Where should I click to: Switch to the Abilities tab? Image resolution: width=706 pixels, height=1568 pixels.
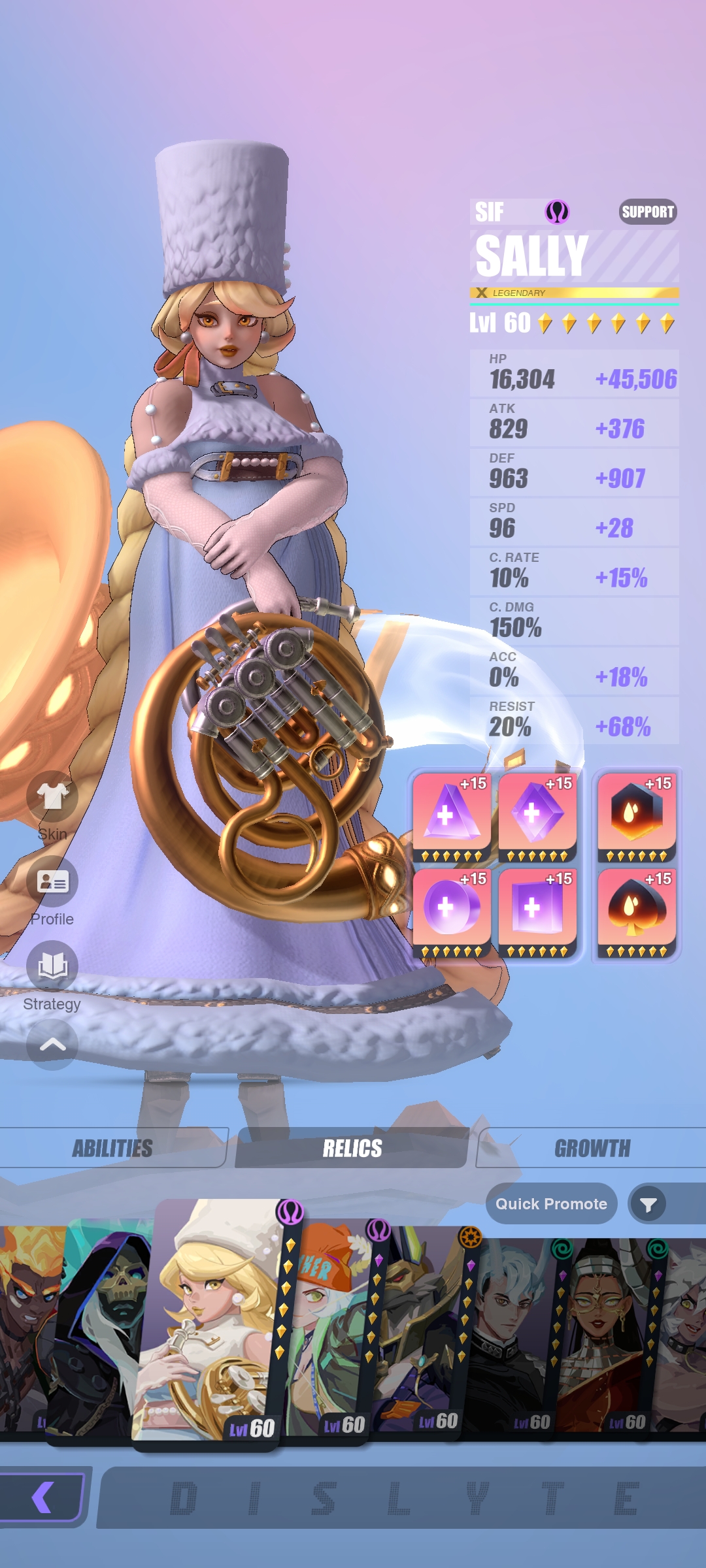click(x=112, y=1148)
